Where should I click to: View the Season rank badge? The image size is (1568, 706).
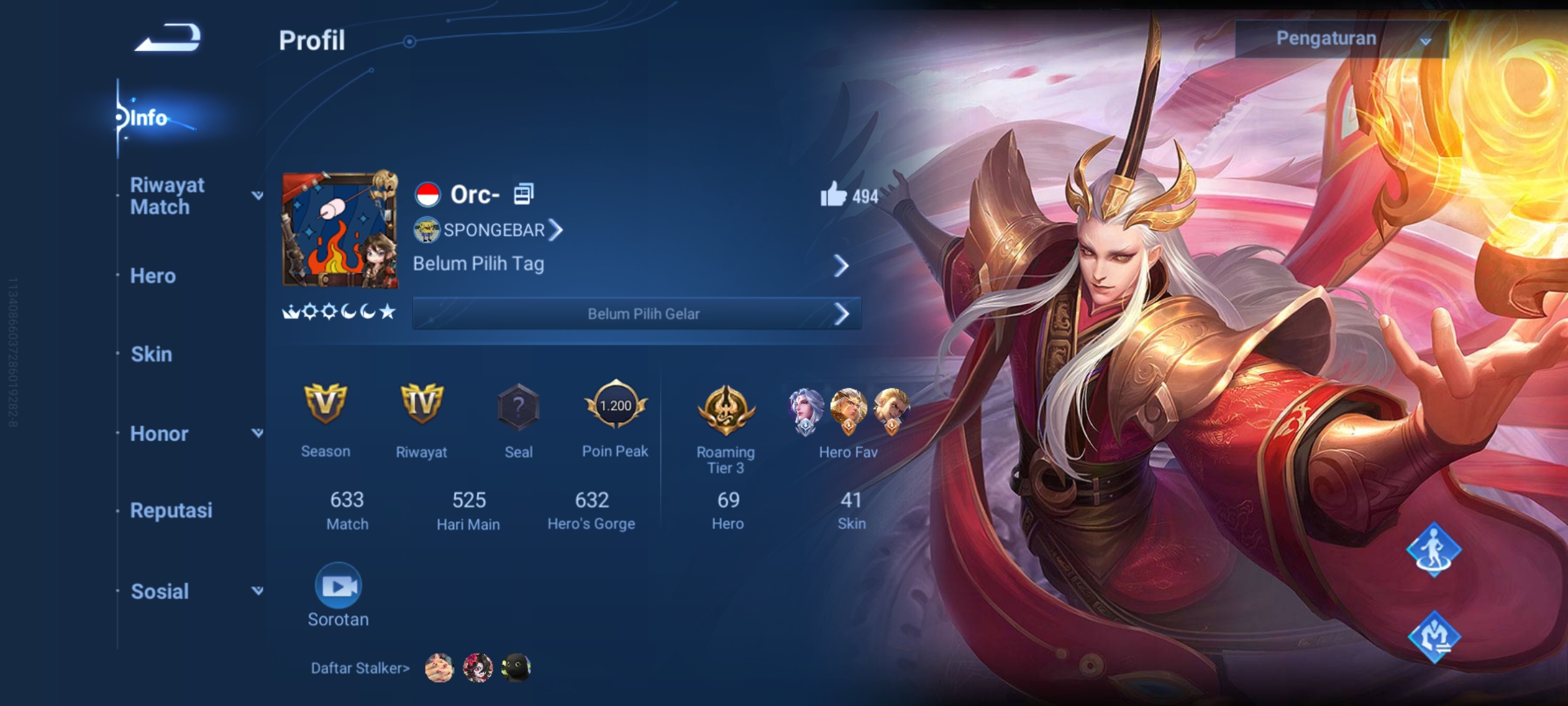coord(325,404)
